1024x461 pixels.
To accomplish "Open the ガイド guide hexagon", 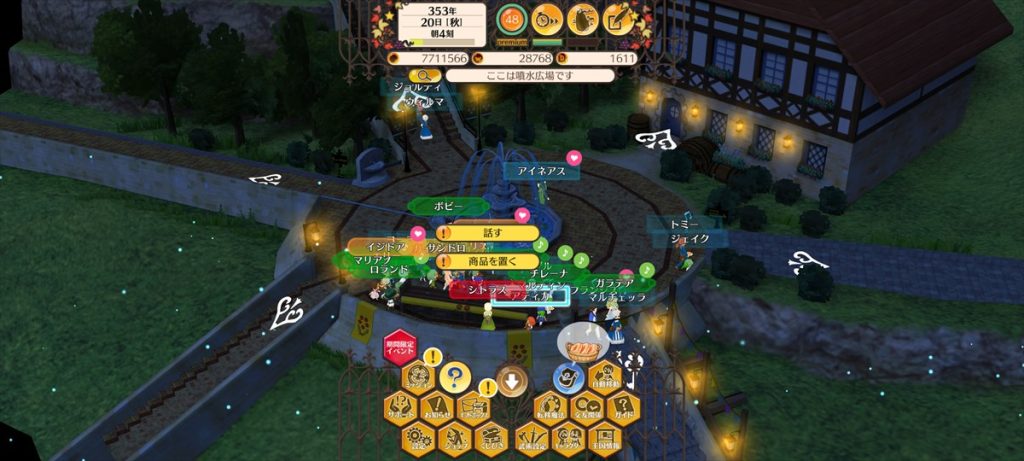I will [x=624, y=406].
